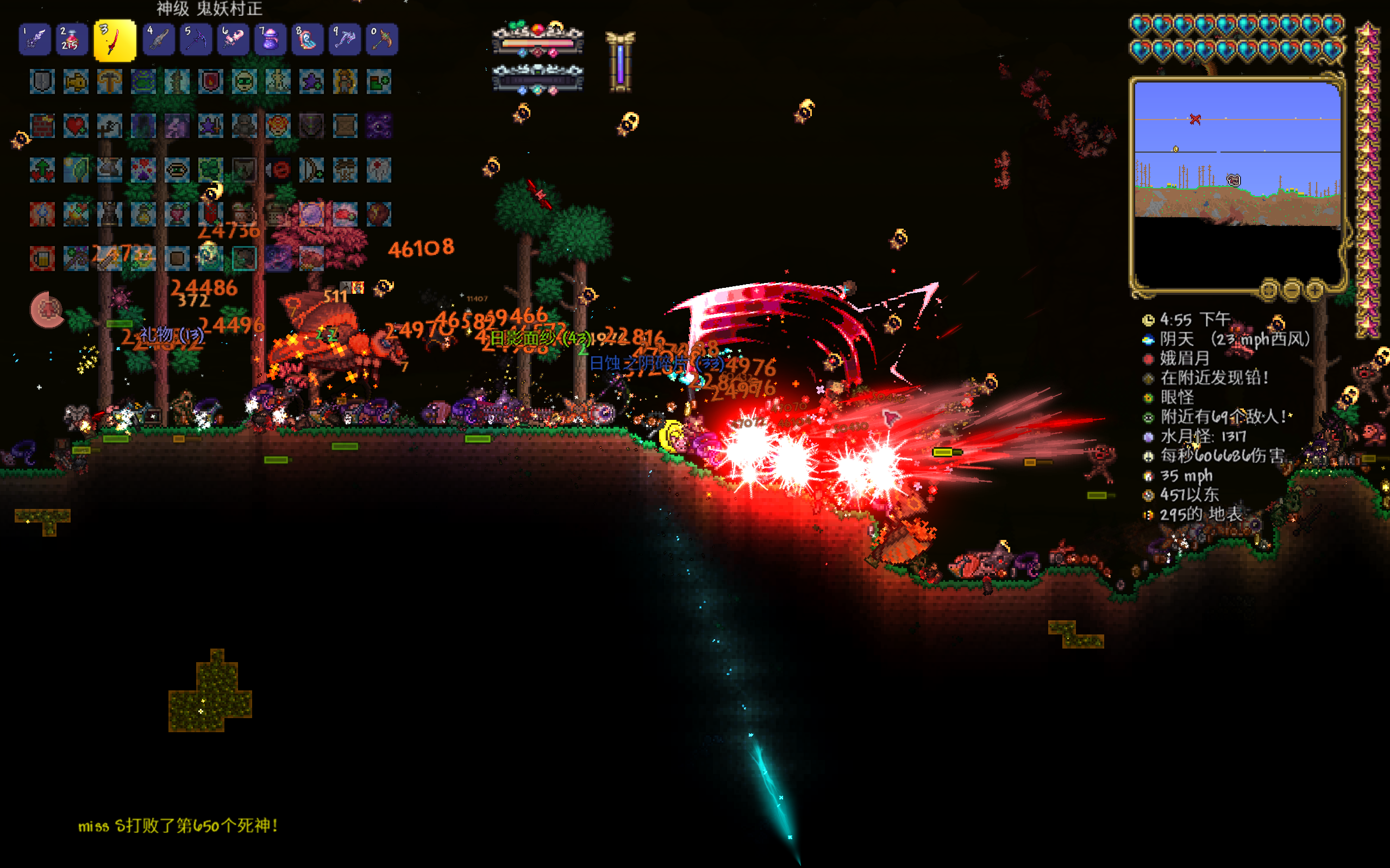
Task: Click the grey shield buff icon
Action: [x=42, y=81]
